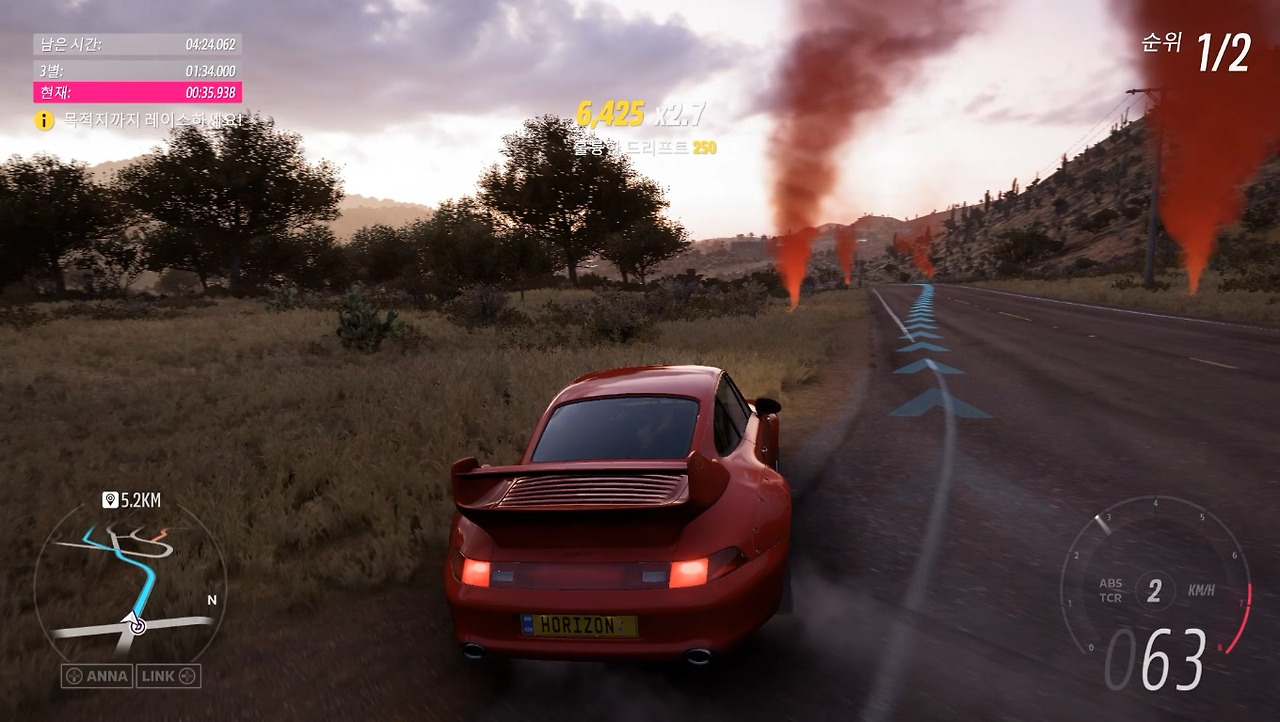Click the 5.2KM destination marker icon
1280x722 pixels.
click(110, 499)
